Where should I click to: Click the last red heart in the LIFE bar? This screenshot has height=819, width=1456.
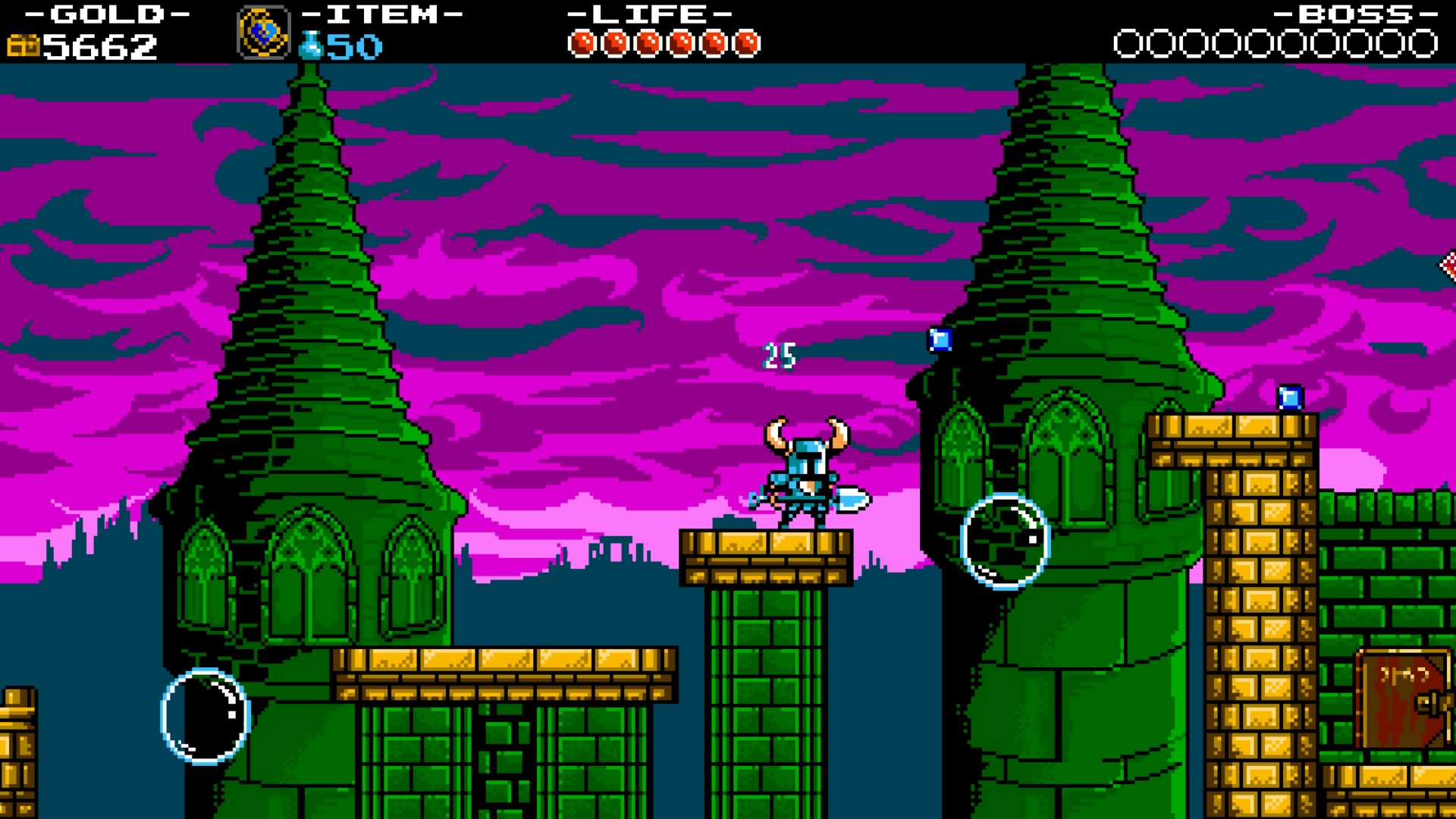[749, 42]
